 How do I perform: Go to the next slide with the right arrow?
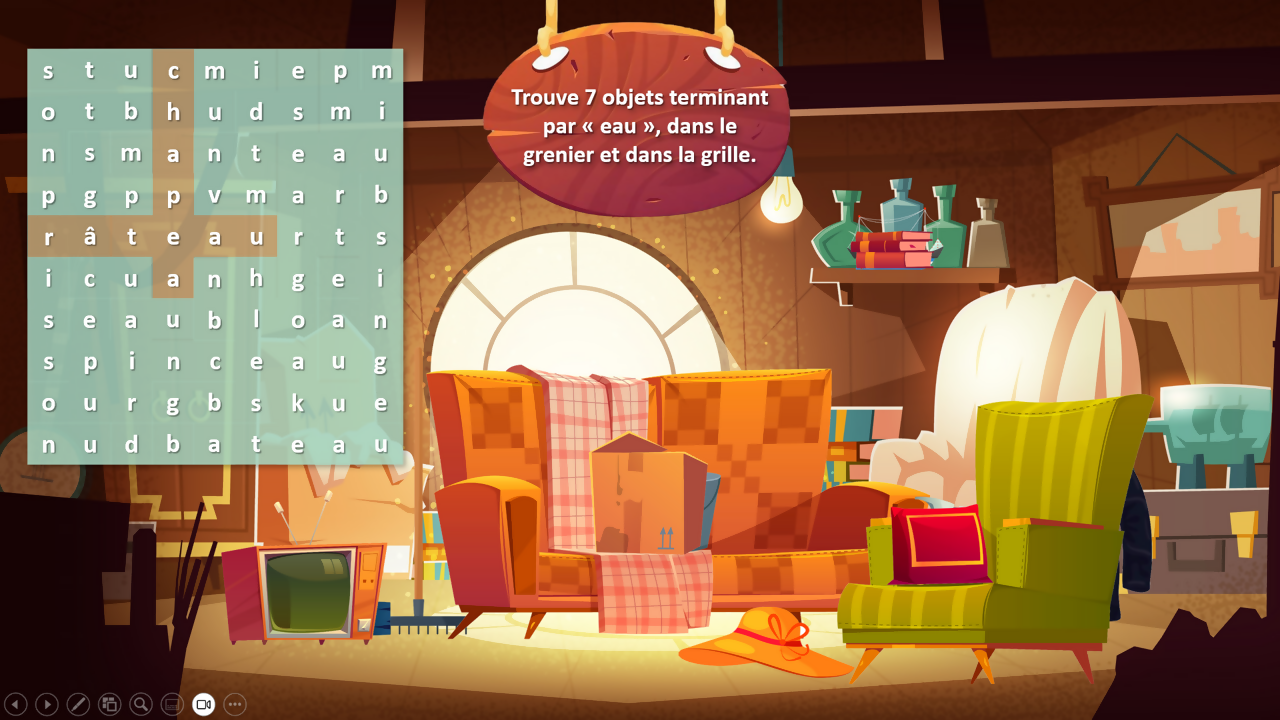point(47,704)
